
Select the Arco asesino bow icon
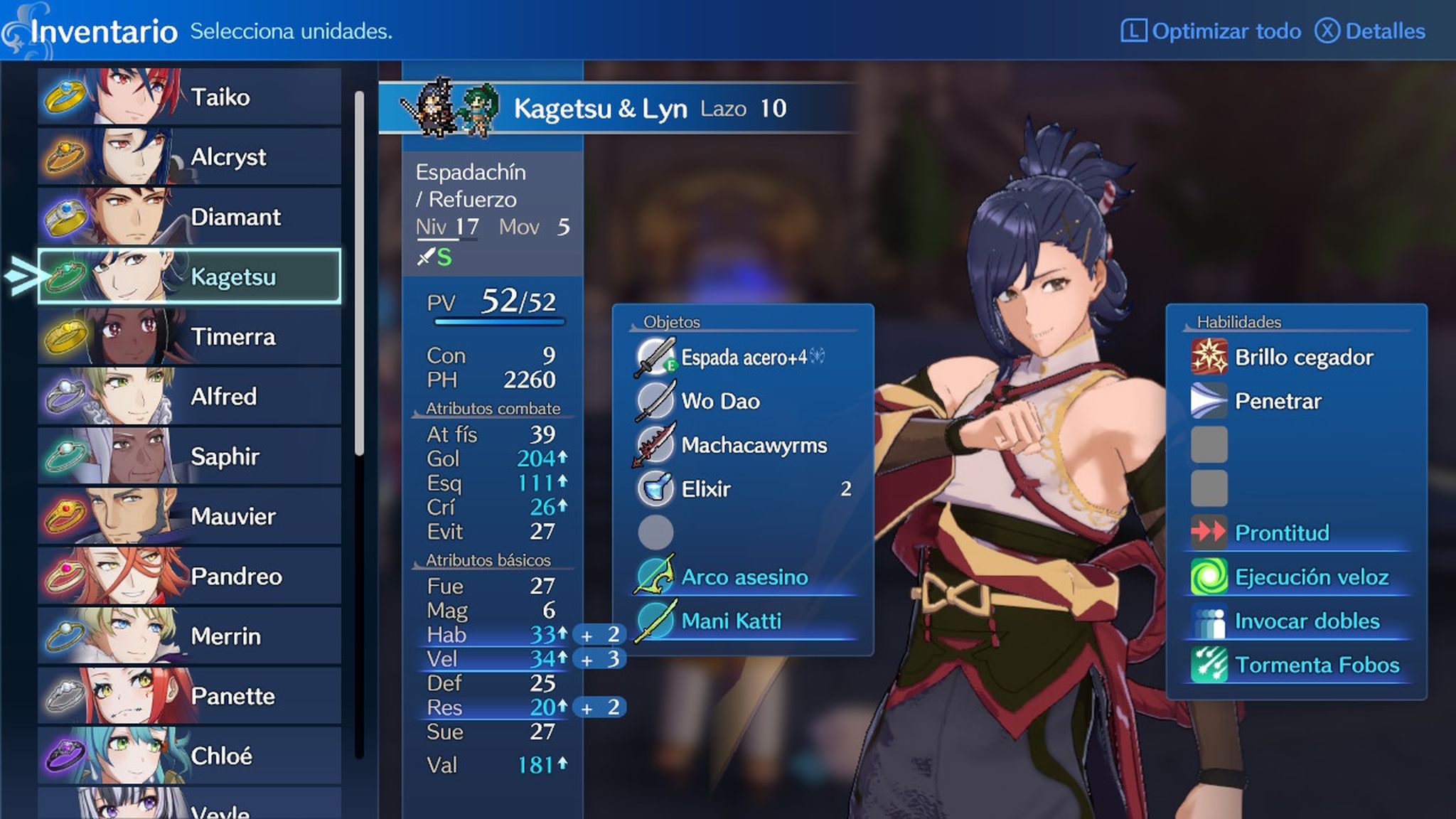click(655, 577)
